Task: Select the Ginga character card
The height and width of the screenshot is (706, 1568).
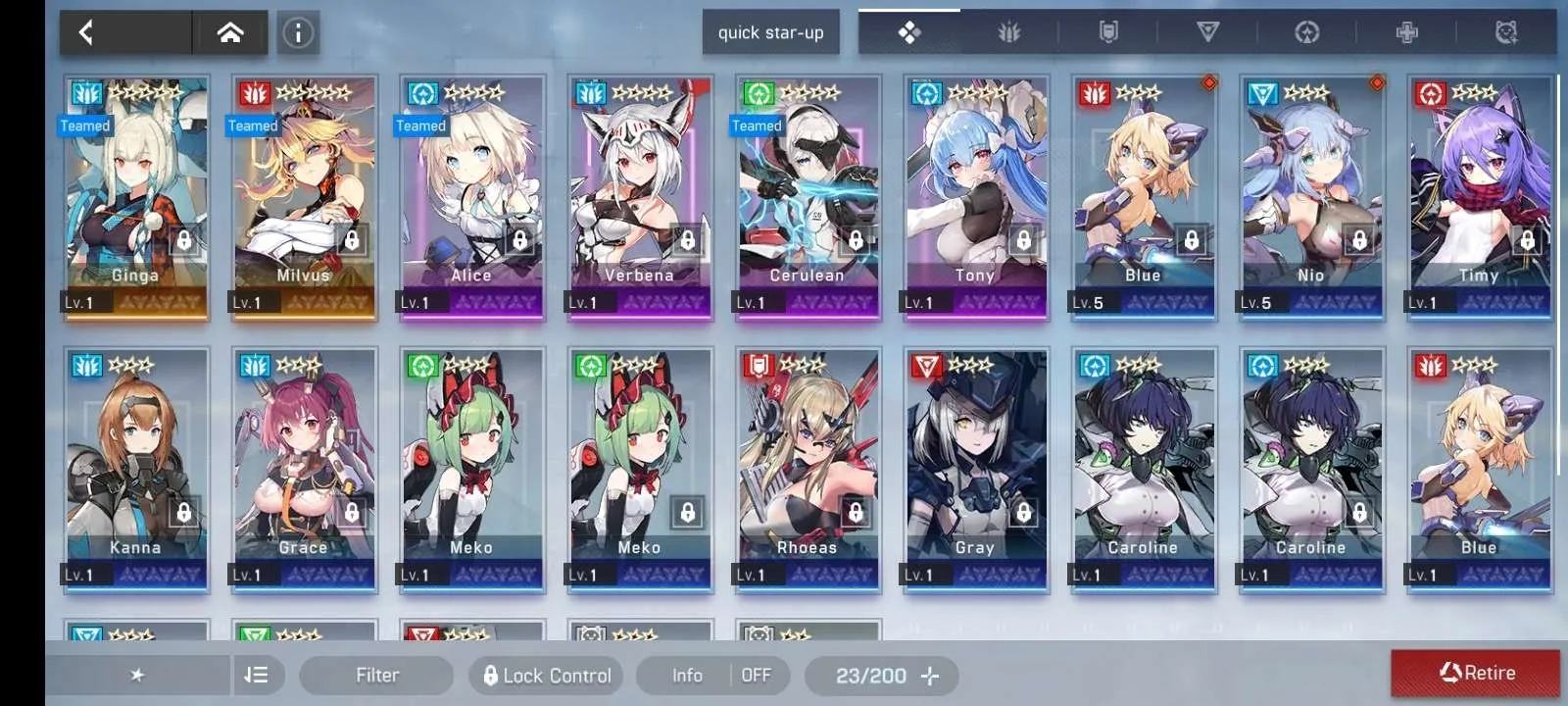Action: click(x=135, y=196)
